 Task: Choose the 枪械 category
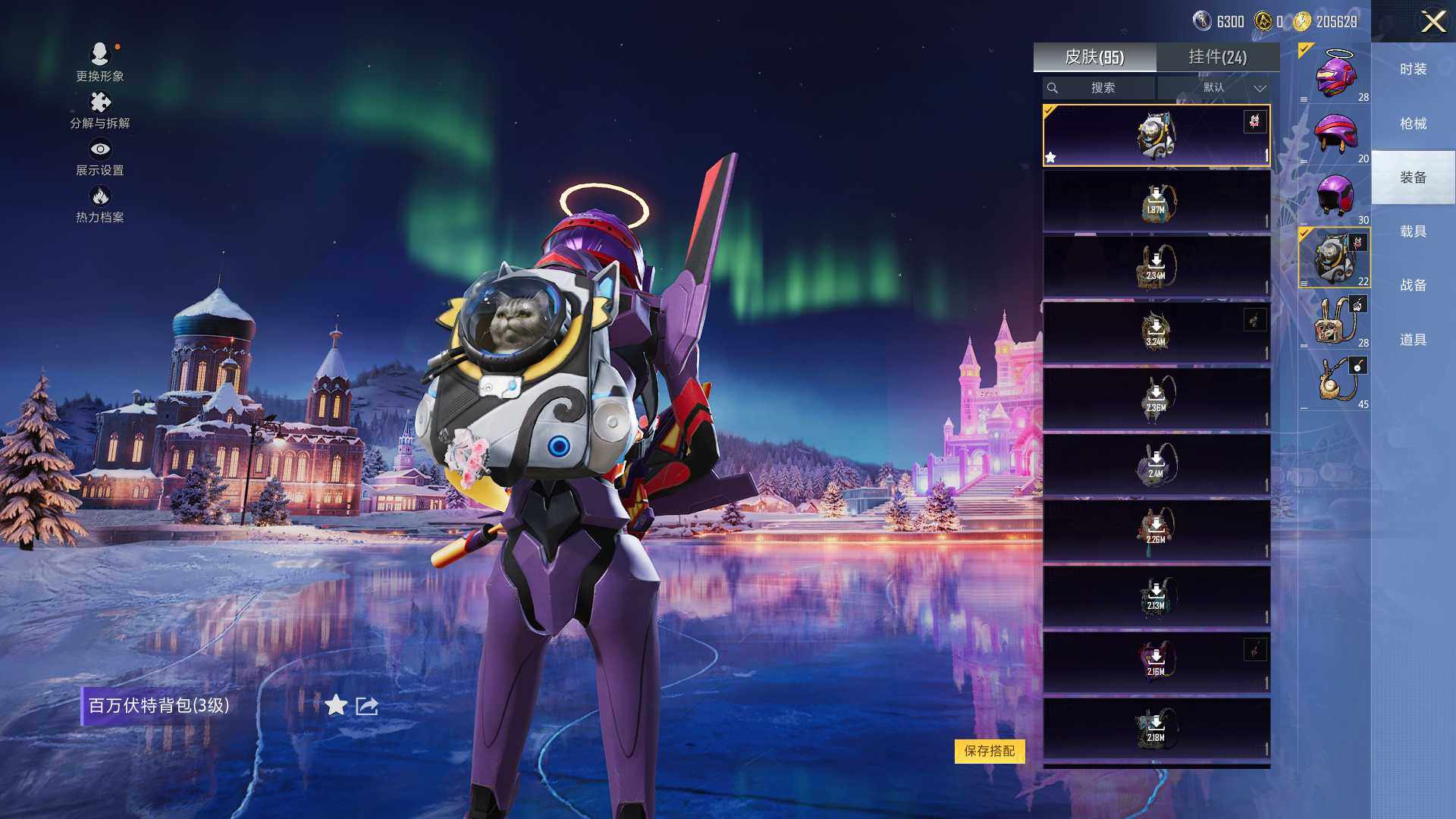(1413, 124)
